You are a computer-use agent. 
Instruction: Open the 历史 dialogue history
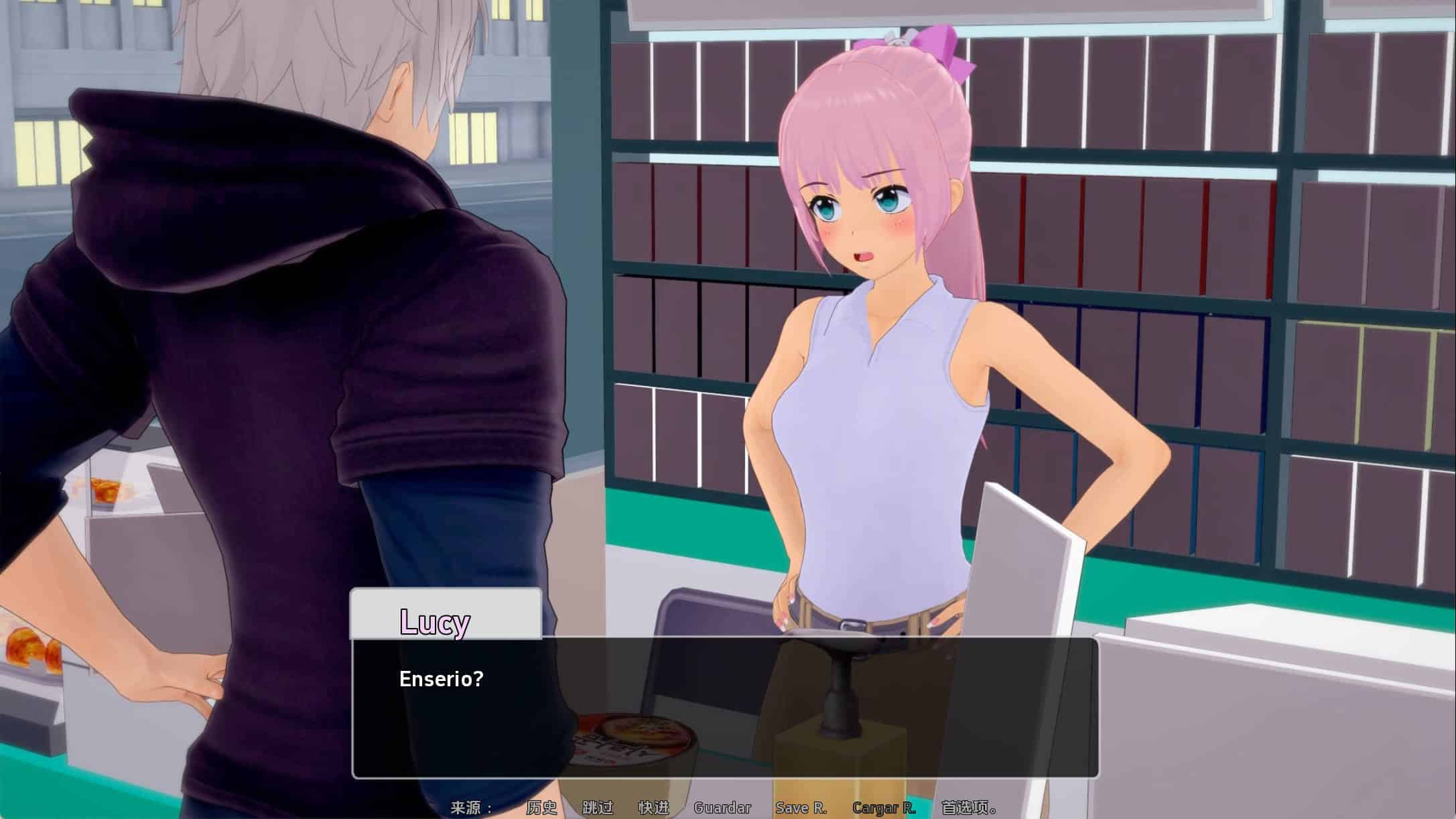click(541, 808)
